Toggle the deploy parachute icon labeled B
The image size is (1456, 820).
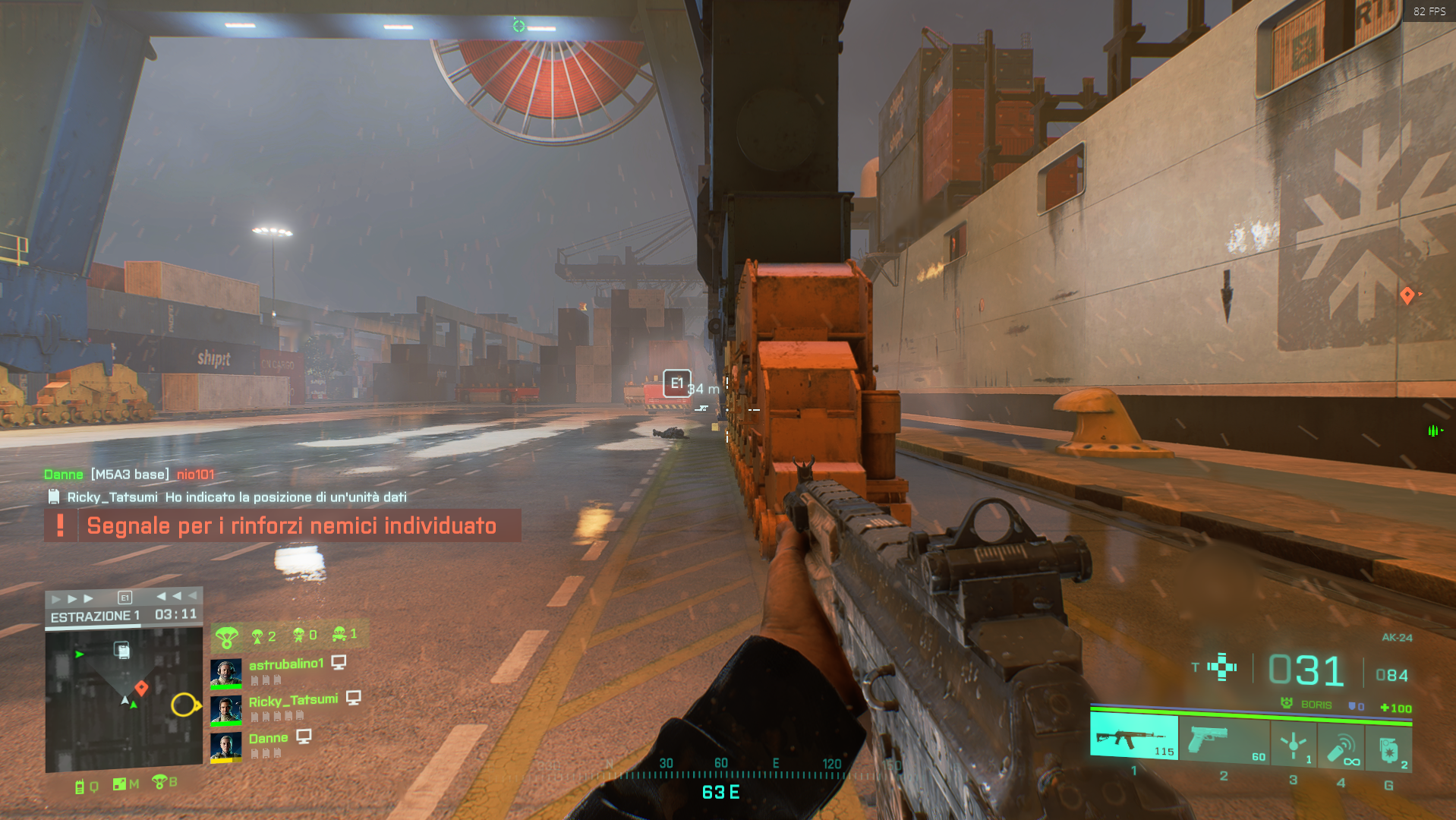tap(159, 784)
